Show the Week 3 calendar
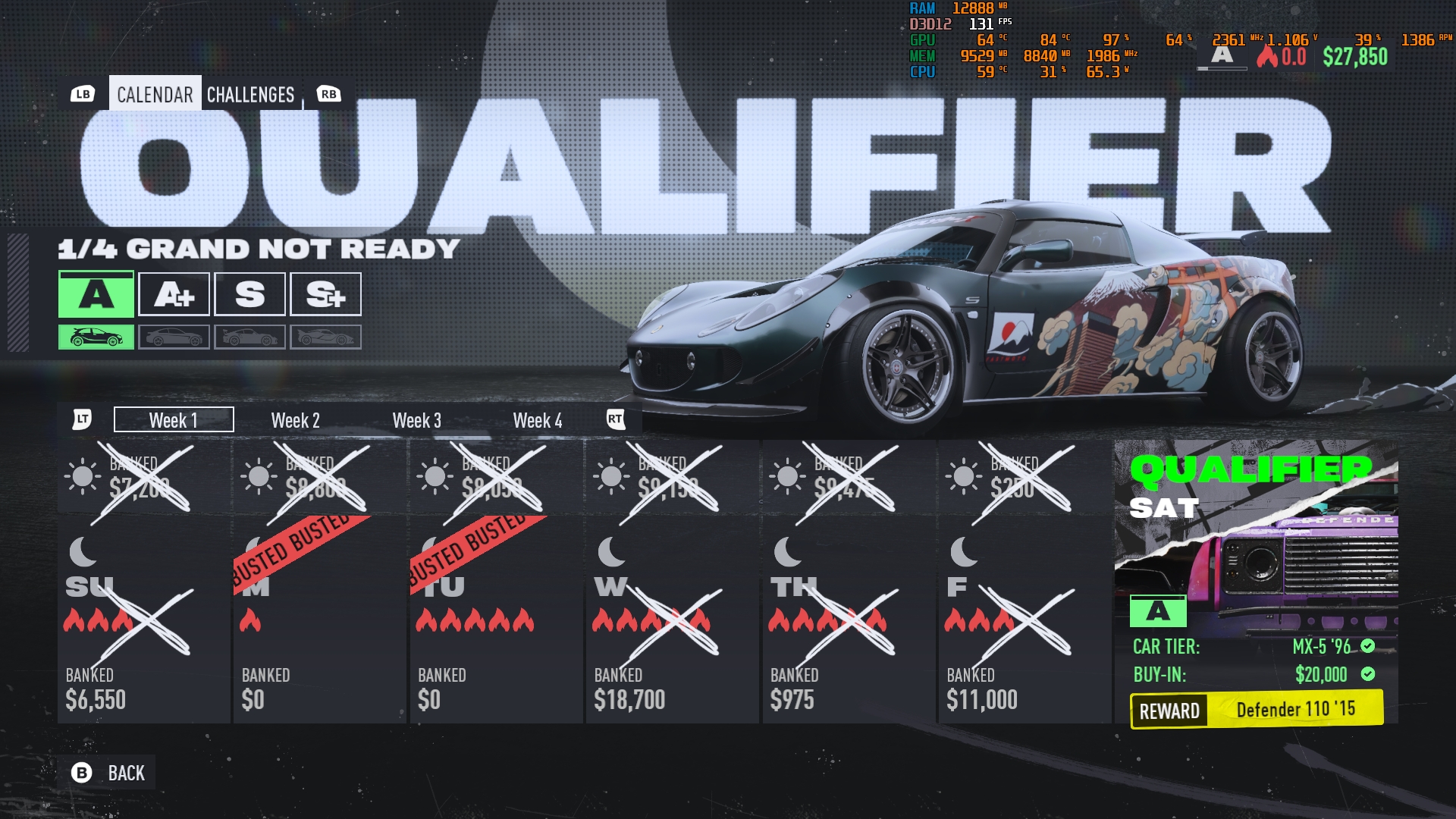The image size is (1456, 819). [x=416, y=420]
